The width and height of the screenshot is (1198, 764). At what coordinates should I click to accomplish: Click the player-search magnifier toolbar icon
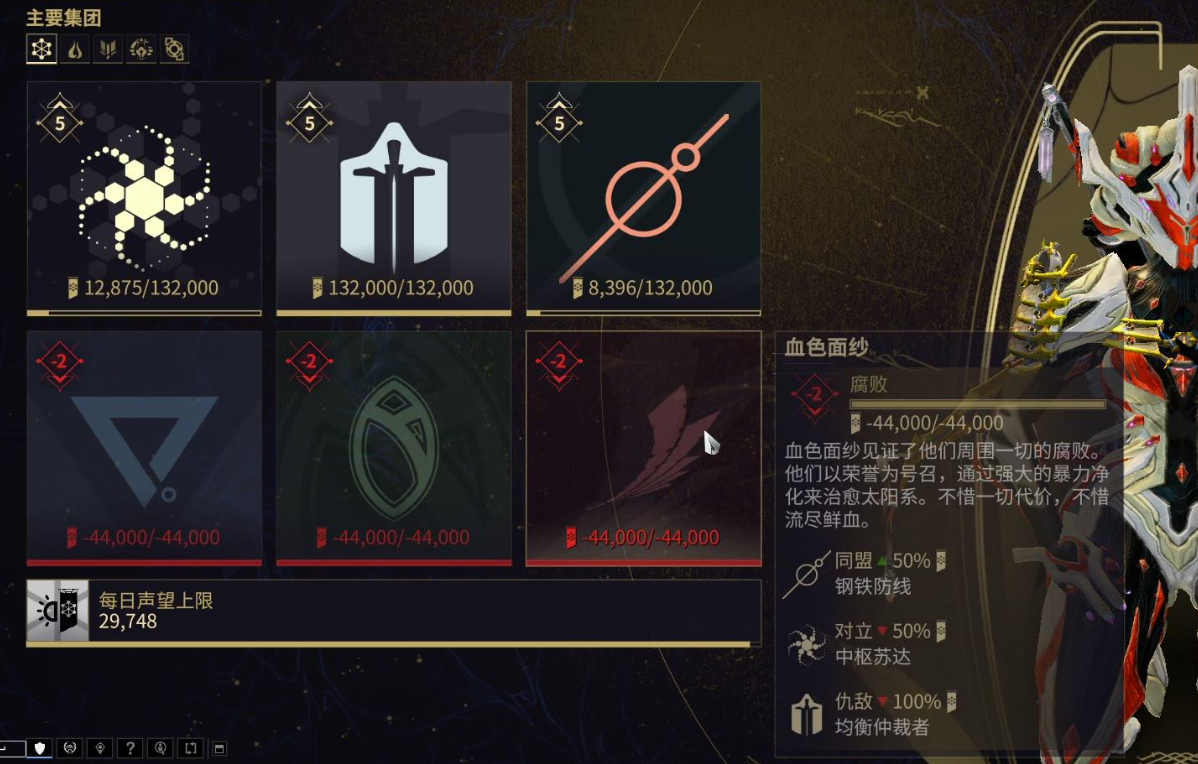(x=160, y=748)
